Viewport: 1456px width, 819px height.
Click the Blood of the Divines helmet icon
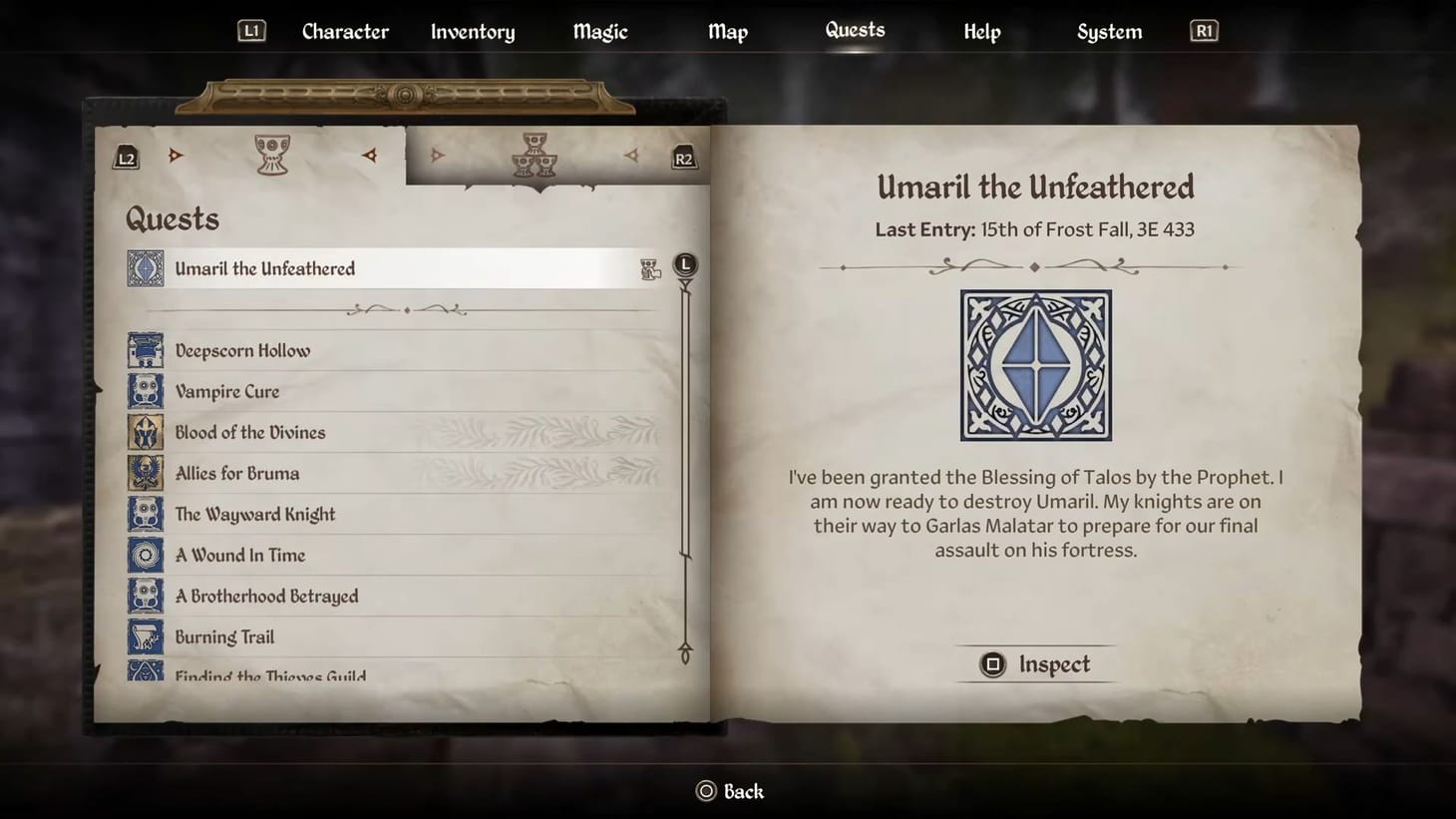pos(147,431)
